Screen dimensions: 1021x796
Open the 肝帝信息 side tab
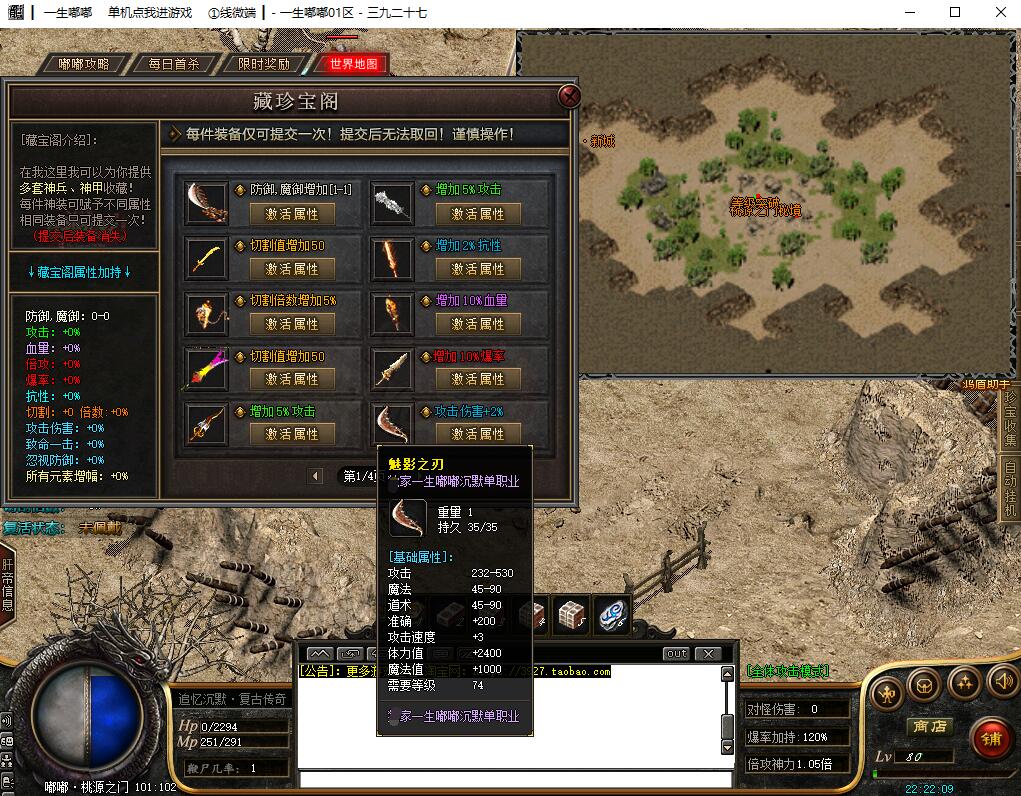[x=7, y=585]
